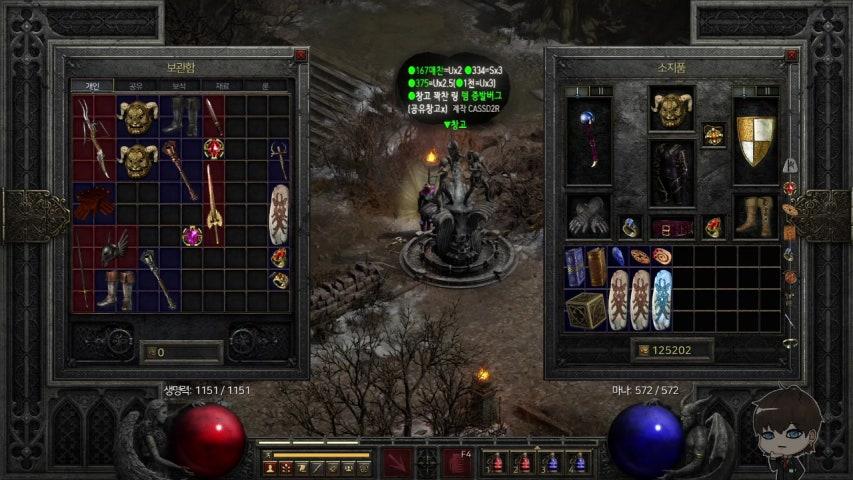Switch to the 공유 stash tab
Image resolution: width=853 pixels, height=480 pixels.
point(135,86)
